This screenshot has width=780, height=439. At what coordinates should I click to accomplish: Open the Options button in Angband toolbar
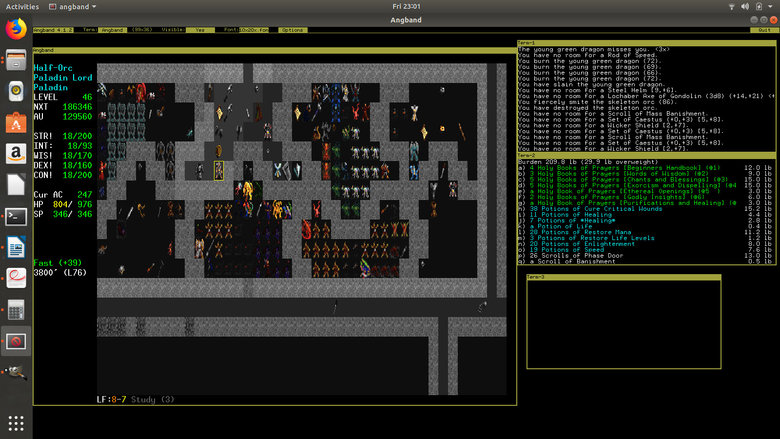pyautogui.click(x=292, y=30)
